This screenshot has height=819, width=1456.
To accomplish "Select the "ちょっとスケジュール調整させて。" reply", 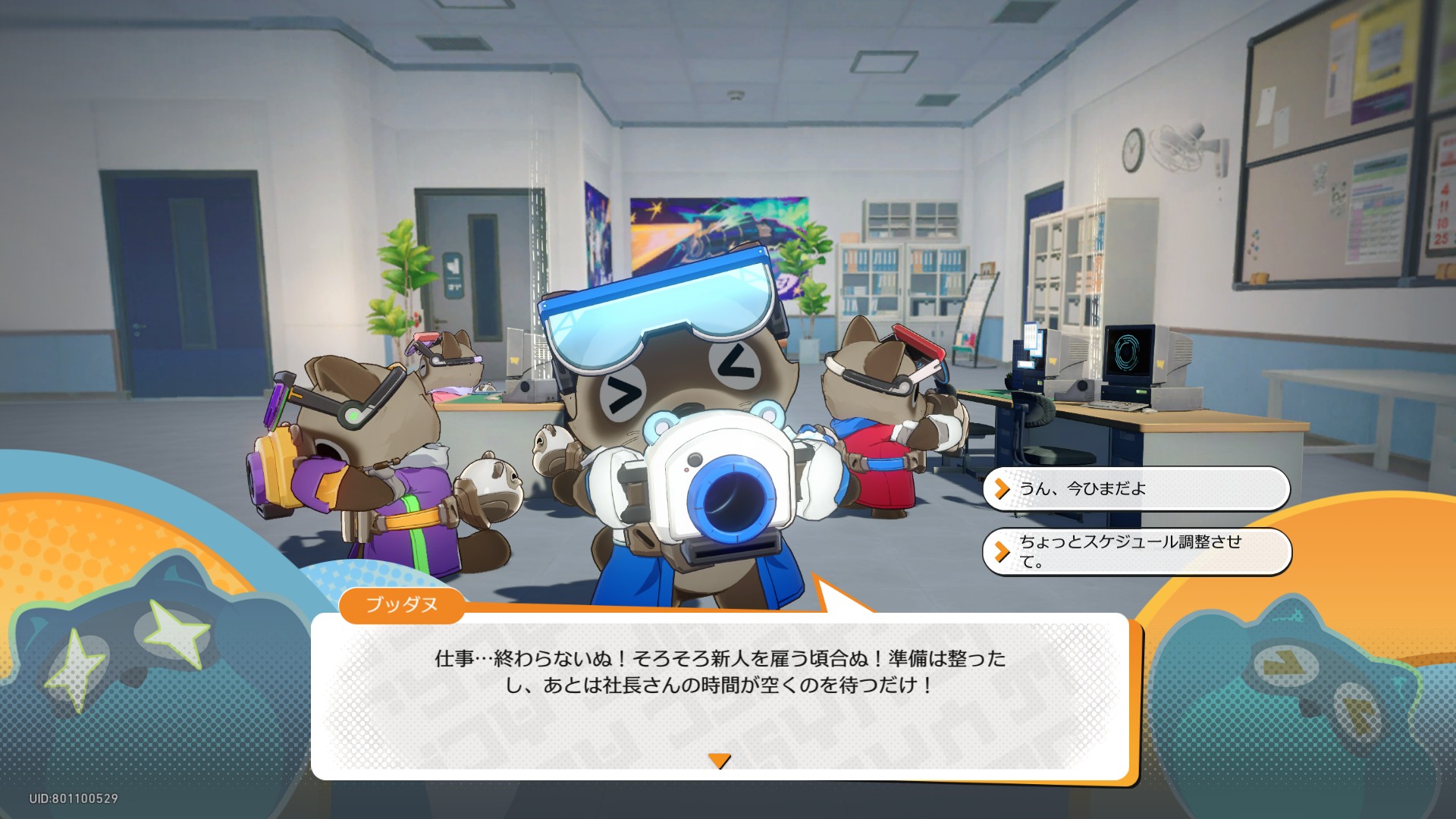I will [1135, 551].
